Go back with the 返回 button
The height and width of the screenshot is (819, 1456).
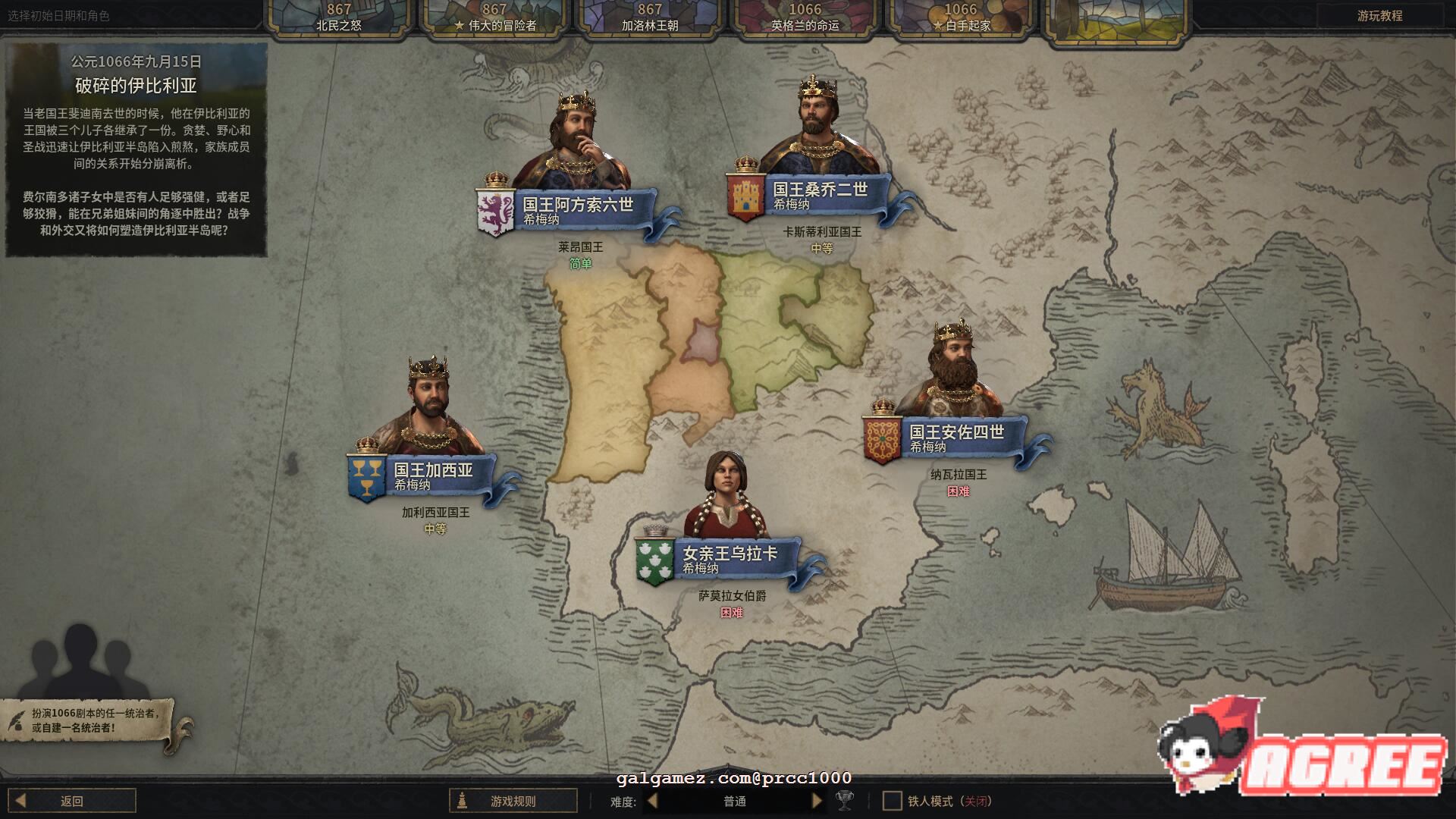(72, 801)
